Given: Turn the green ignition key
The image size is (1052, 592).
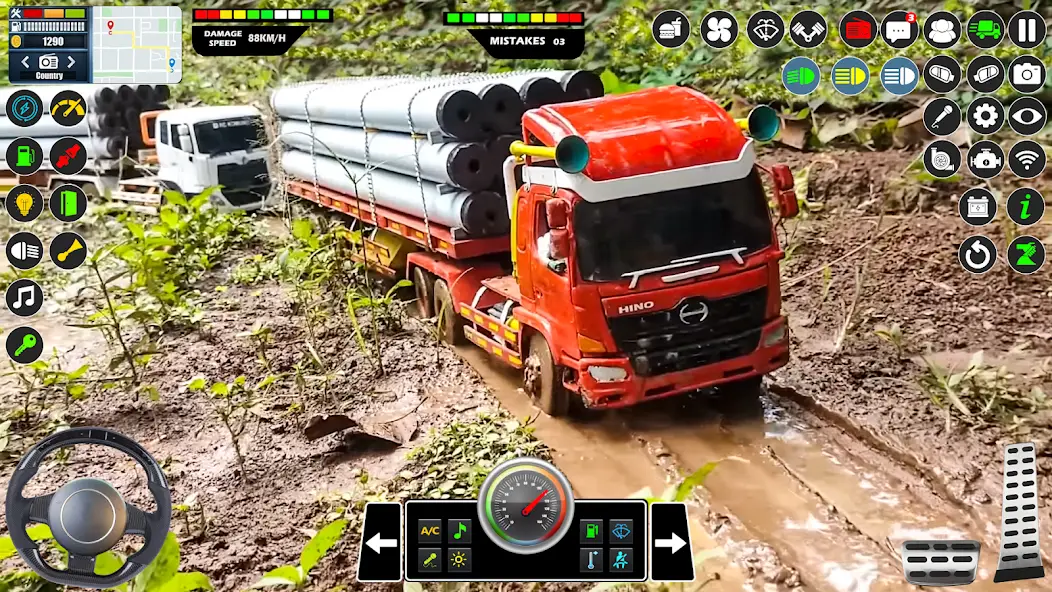Looking at the screenshot, I should [24, 345].
